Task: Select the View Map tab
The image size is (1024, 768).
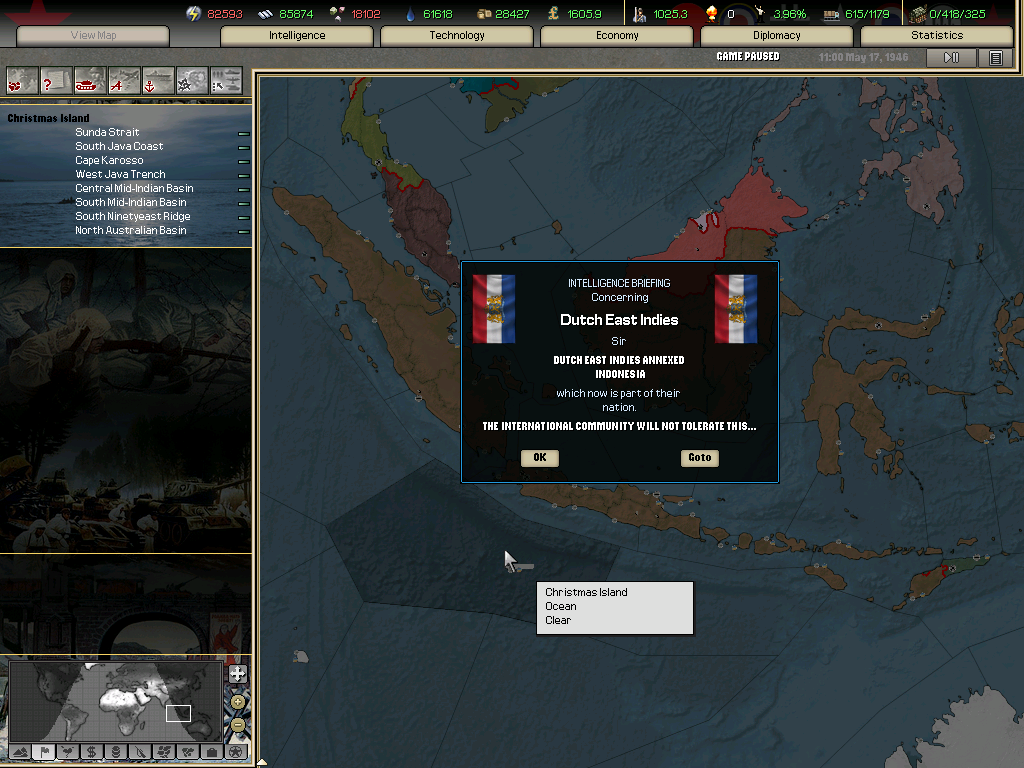Action: click(x=93, y=36)
